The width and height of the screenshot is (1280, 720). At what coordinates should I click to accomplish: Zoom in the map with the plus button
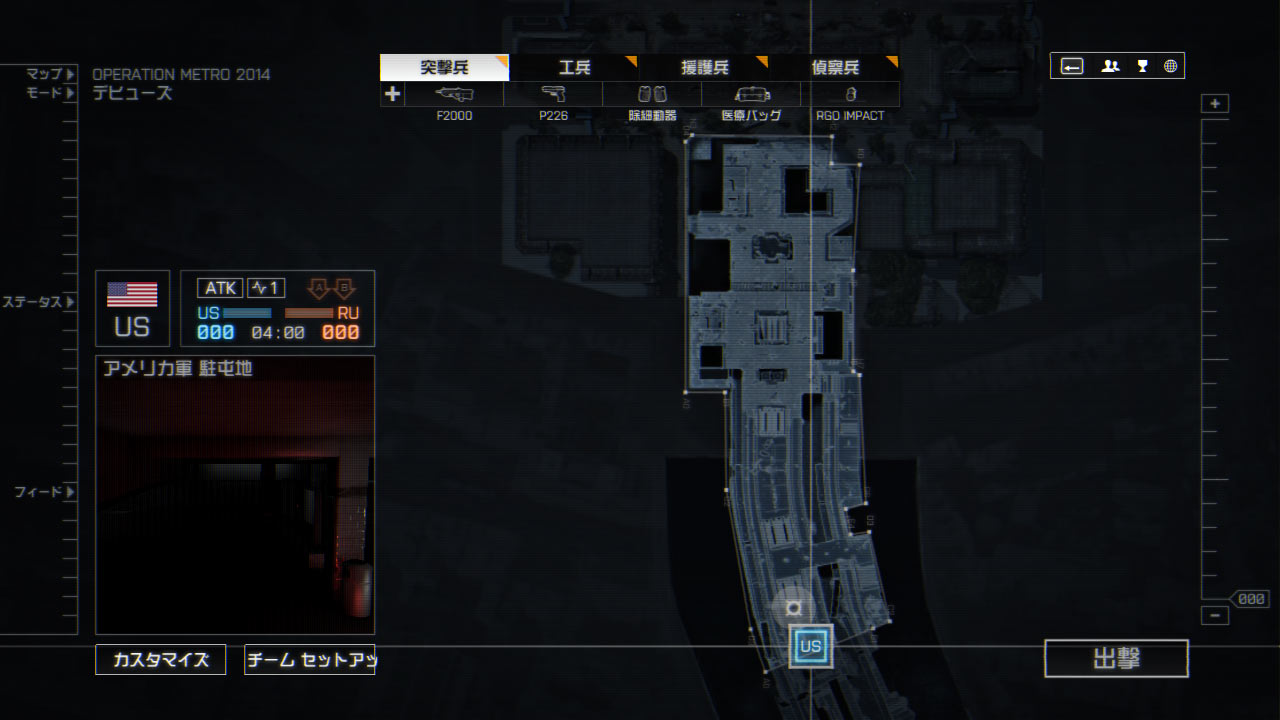click(1215, 104)
